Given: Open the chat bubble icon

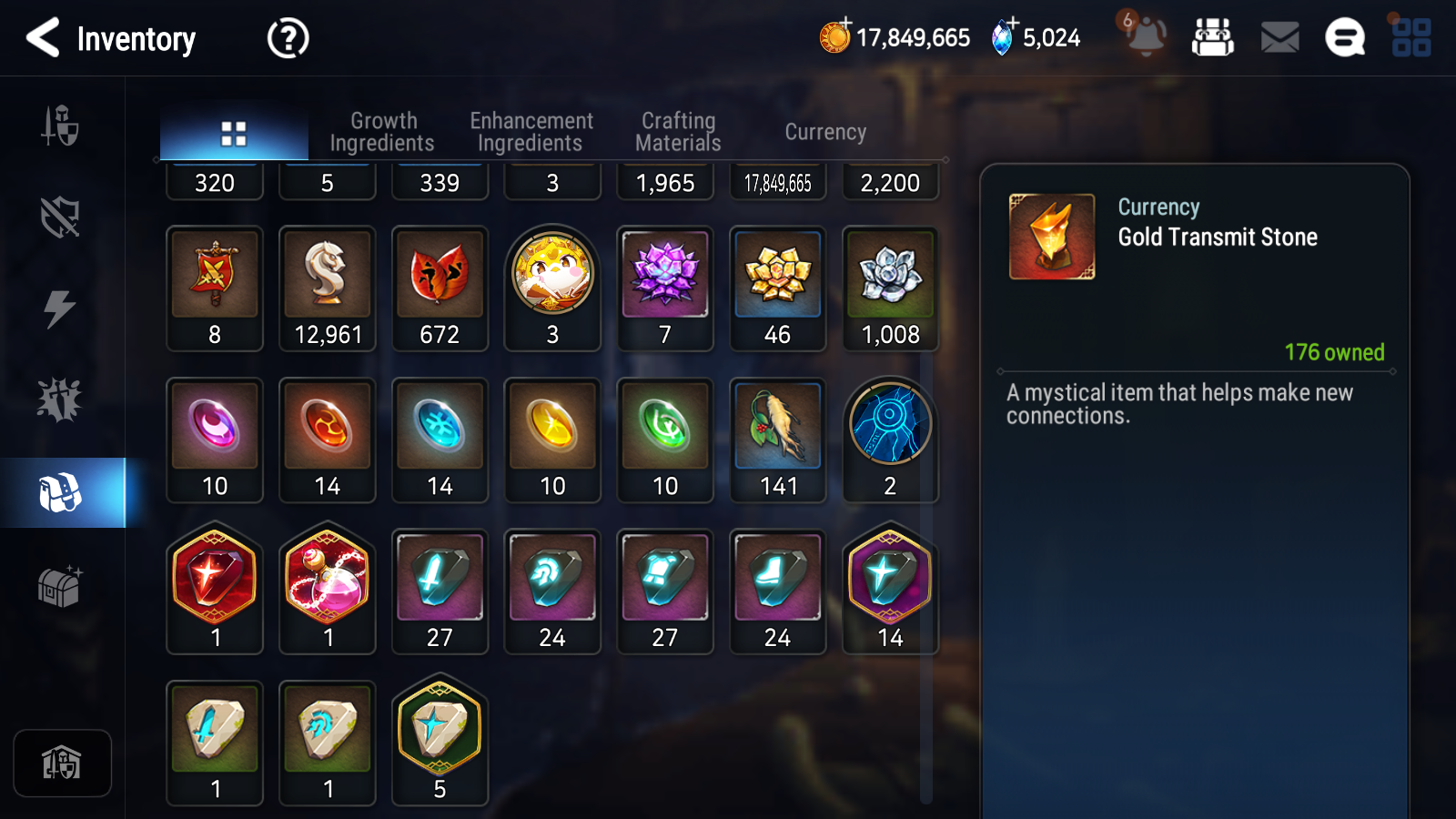Looking at the screenshot, I should 1344,38.
